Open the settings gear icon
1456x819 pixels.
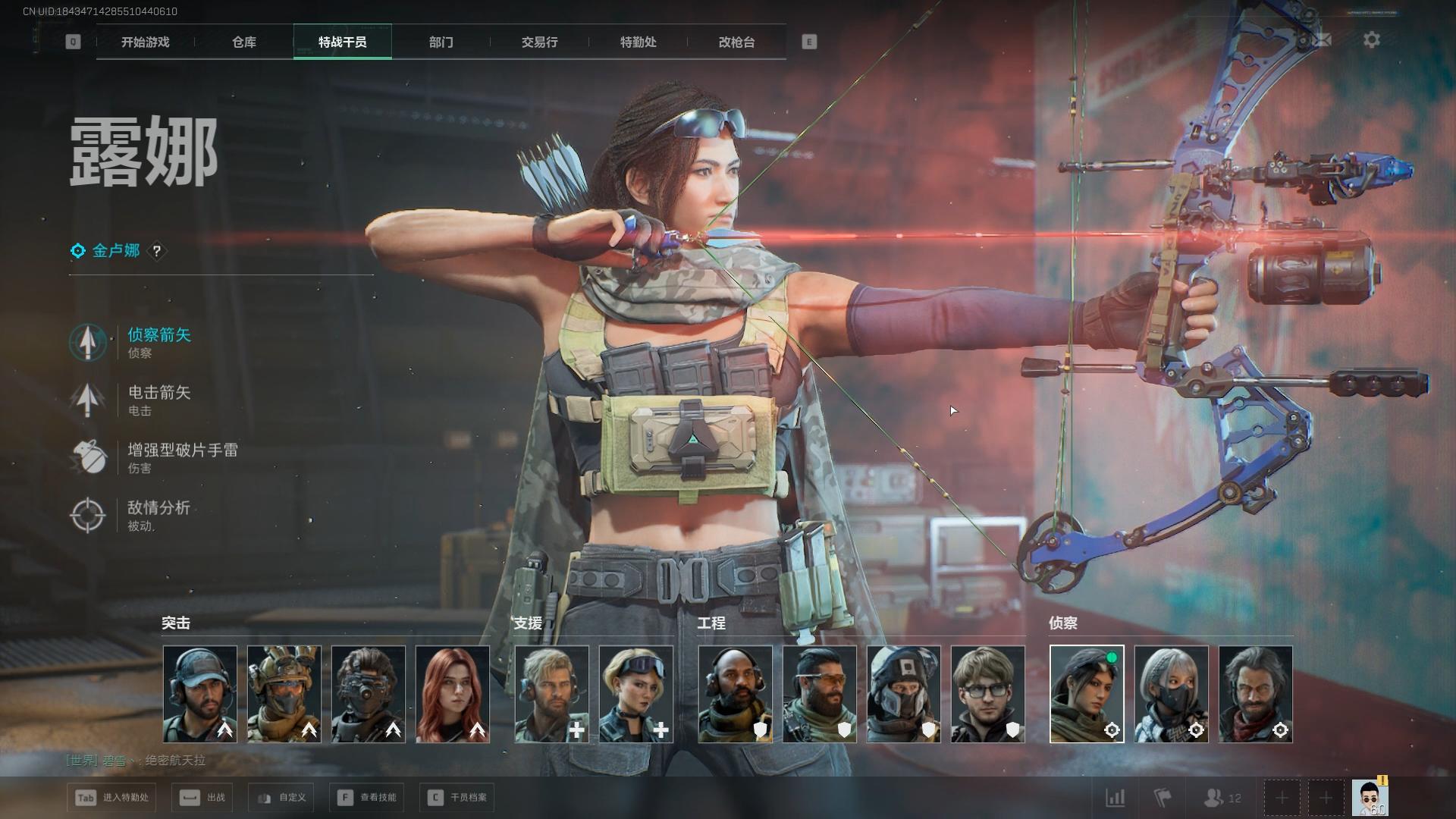[x=1371, y=40]
